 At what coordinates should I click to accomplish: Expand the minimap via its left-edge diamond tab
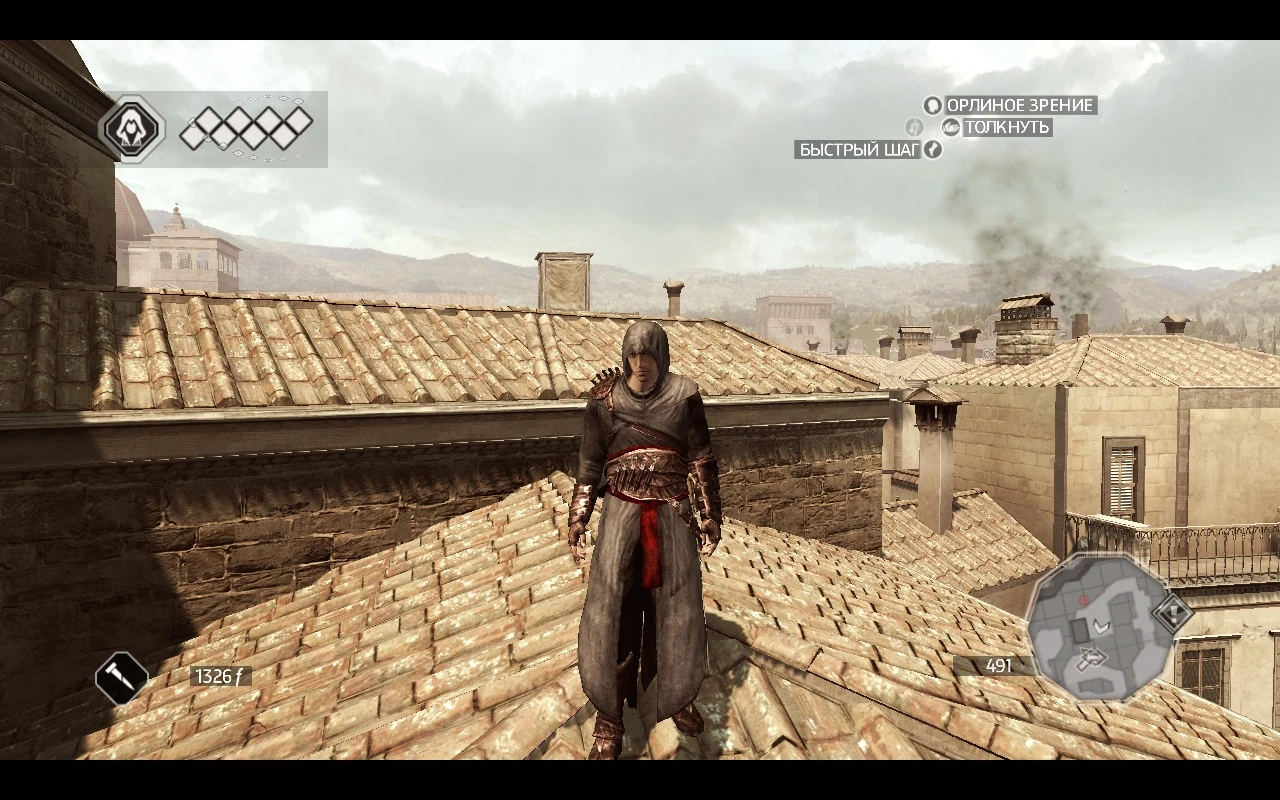(1172, 612)
